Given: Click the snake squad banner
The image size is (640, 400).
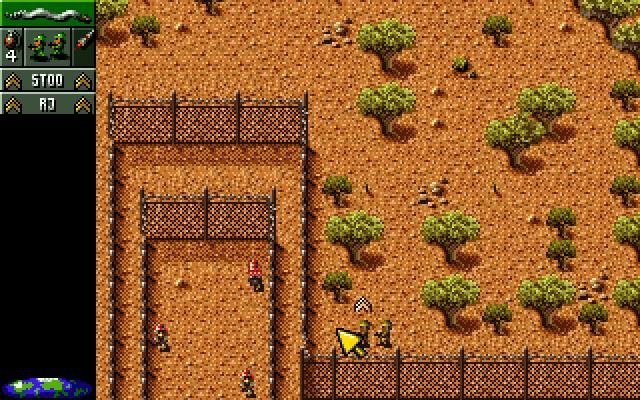Looking at the screenshot, I should click(x=47, y=13).
